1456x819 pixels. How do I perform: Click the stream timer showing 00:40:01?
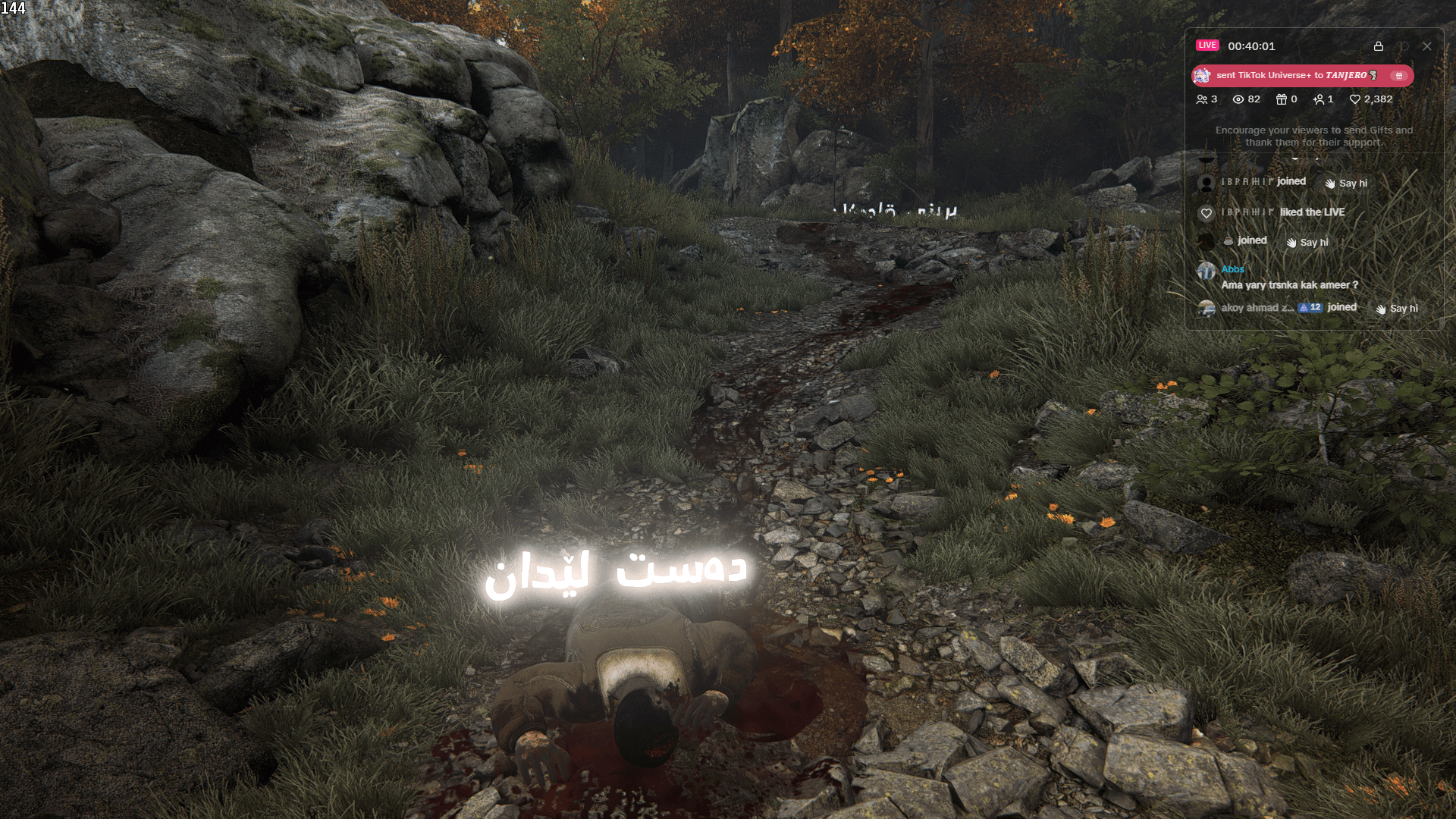[x=1251, y=46]
